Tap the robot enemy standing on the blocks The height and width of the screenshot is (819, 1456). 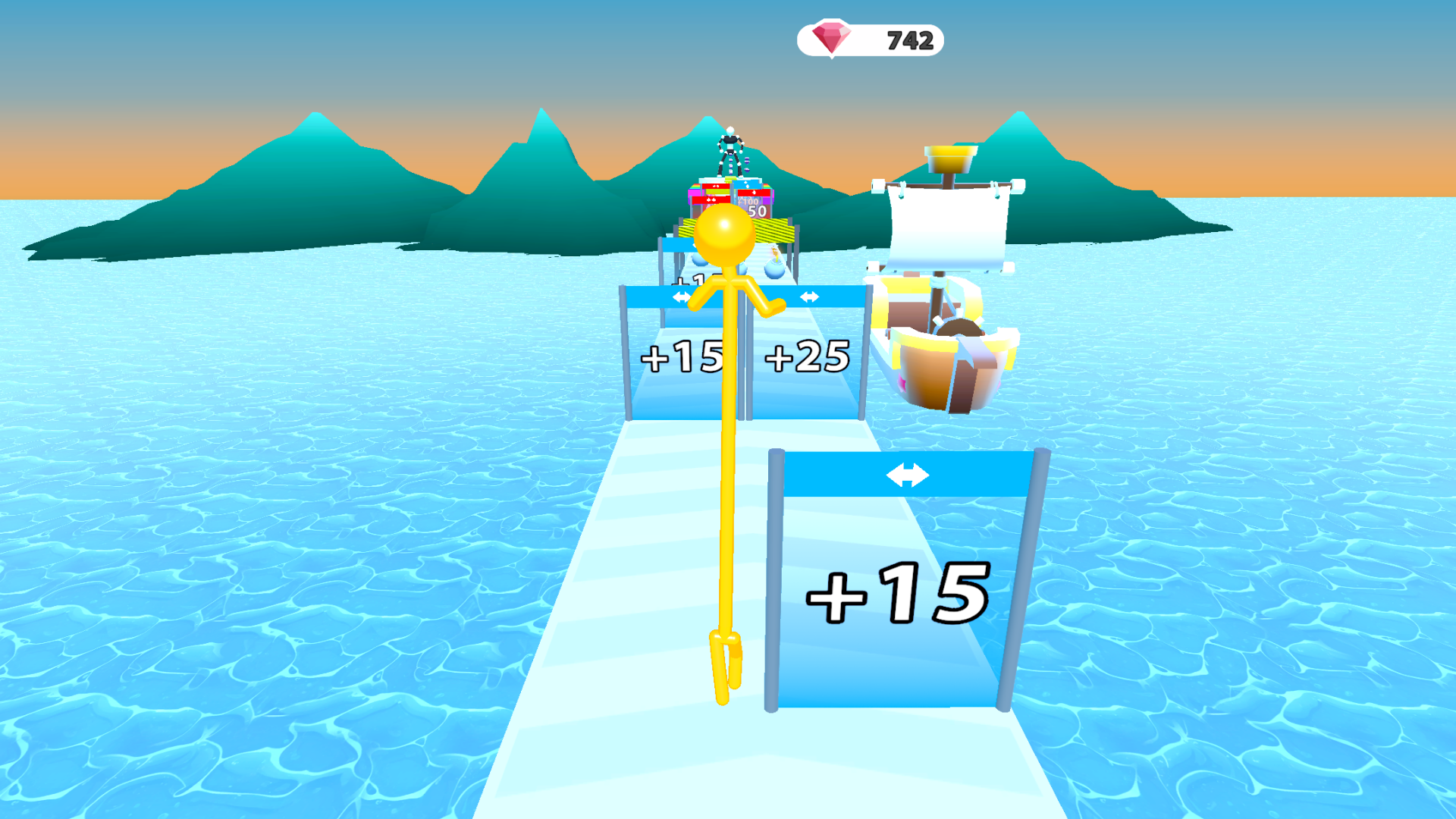[730, 149]
